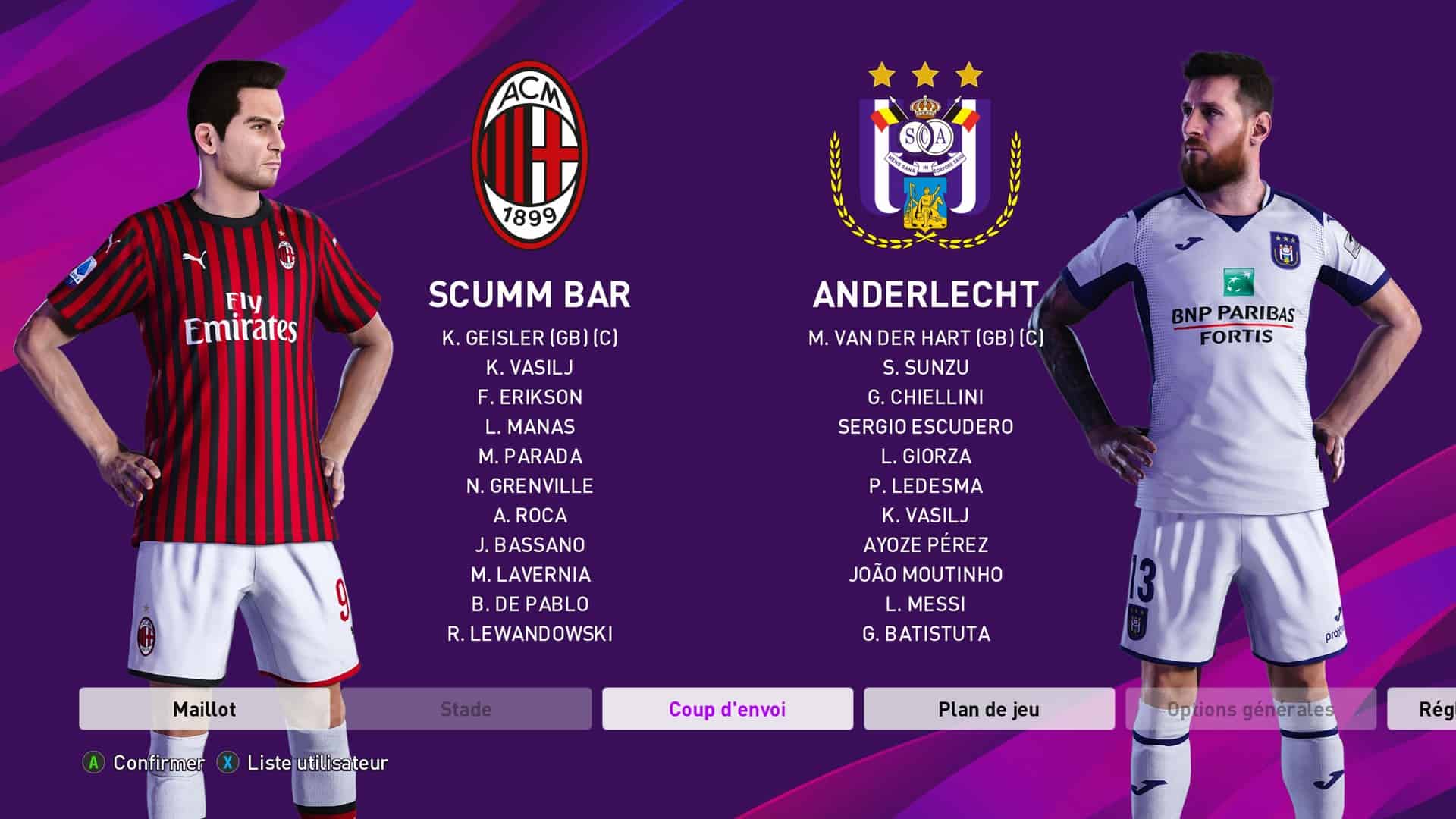Open the Plan de jeu menu
1456x819 pixels.
[989, 709]
